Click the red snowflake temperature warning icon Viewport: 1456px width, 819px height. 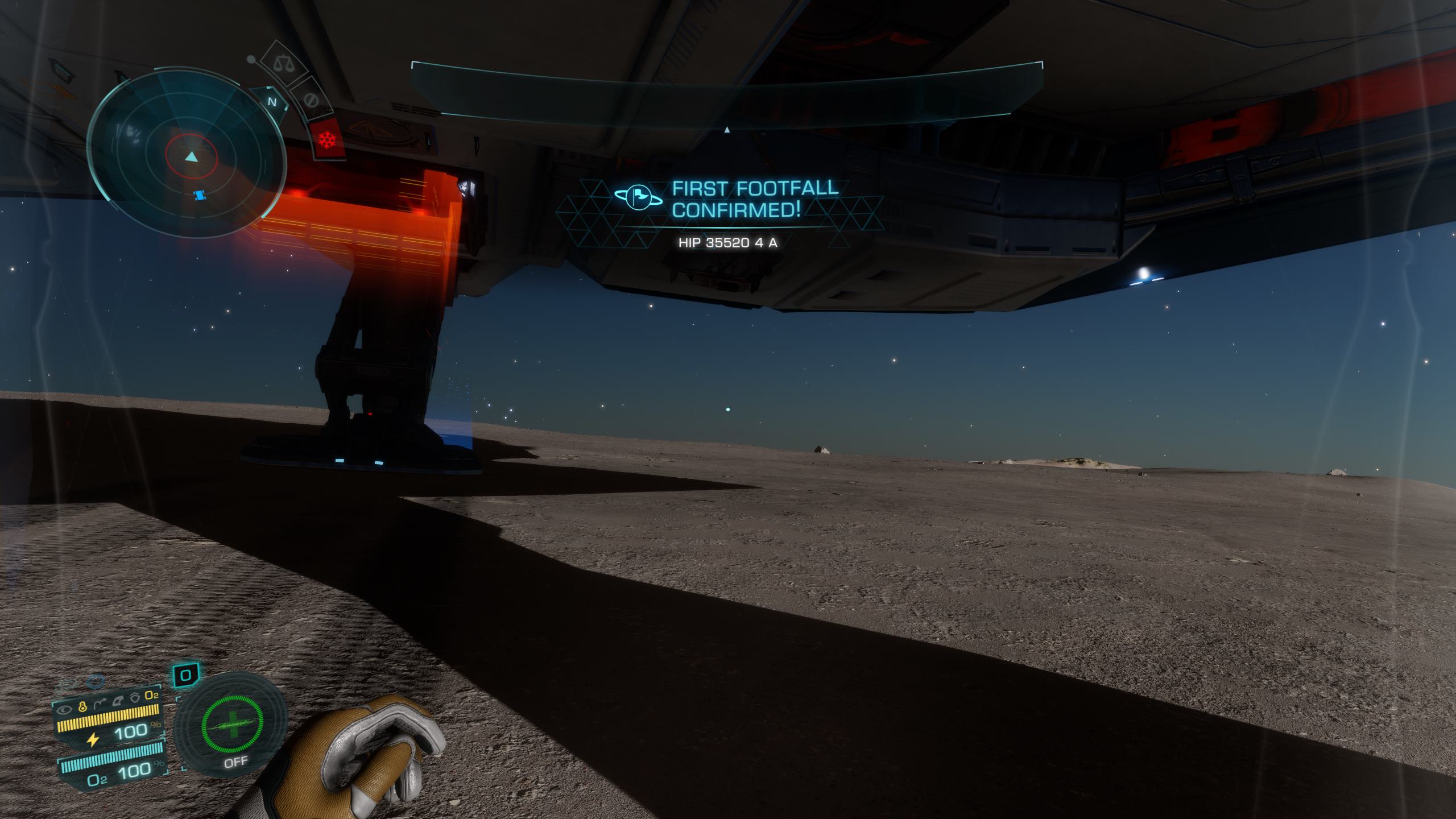click(327, 140)
